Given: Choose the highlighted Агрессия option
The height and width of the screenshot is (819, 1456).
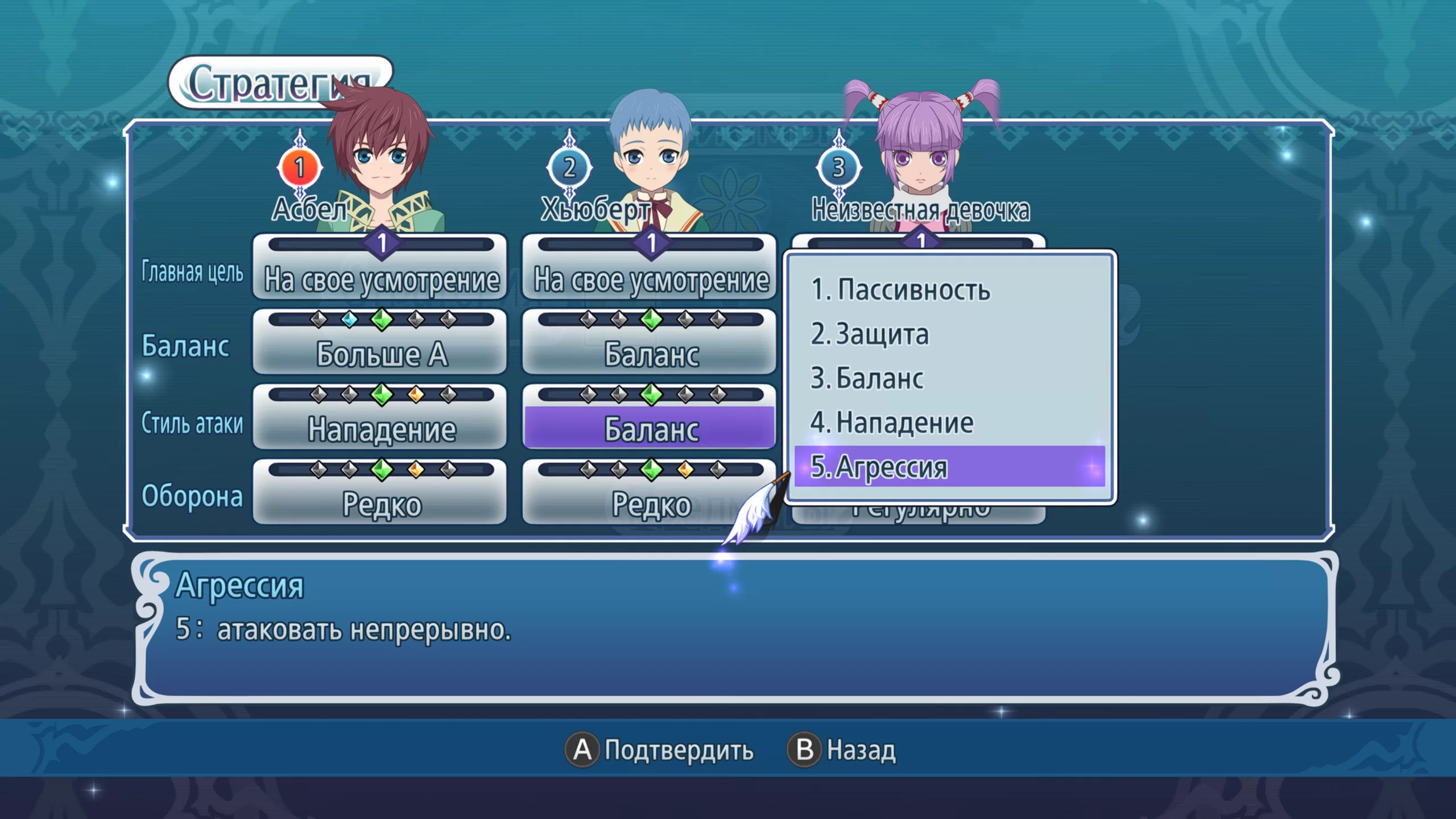Looking at the screenshot, I should (x=949, y=467).
